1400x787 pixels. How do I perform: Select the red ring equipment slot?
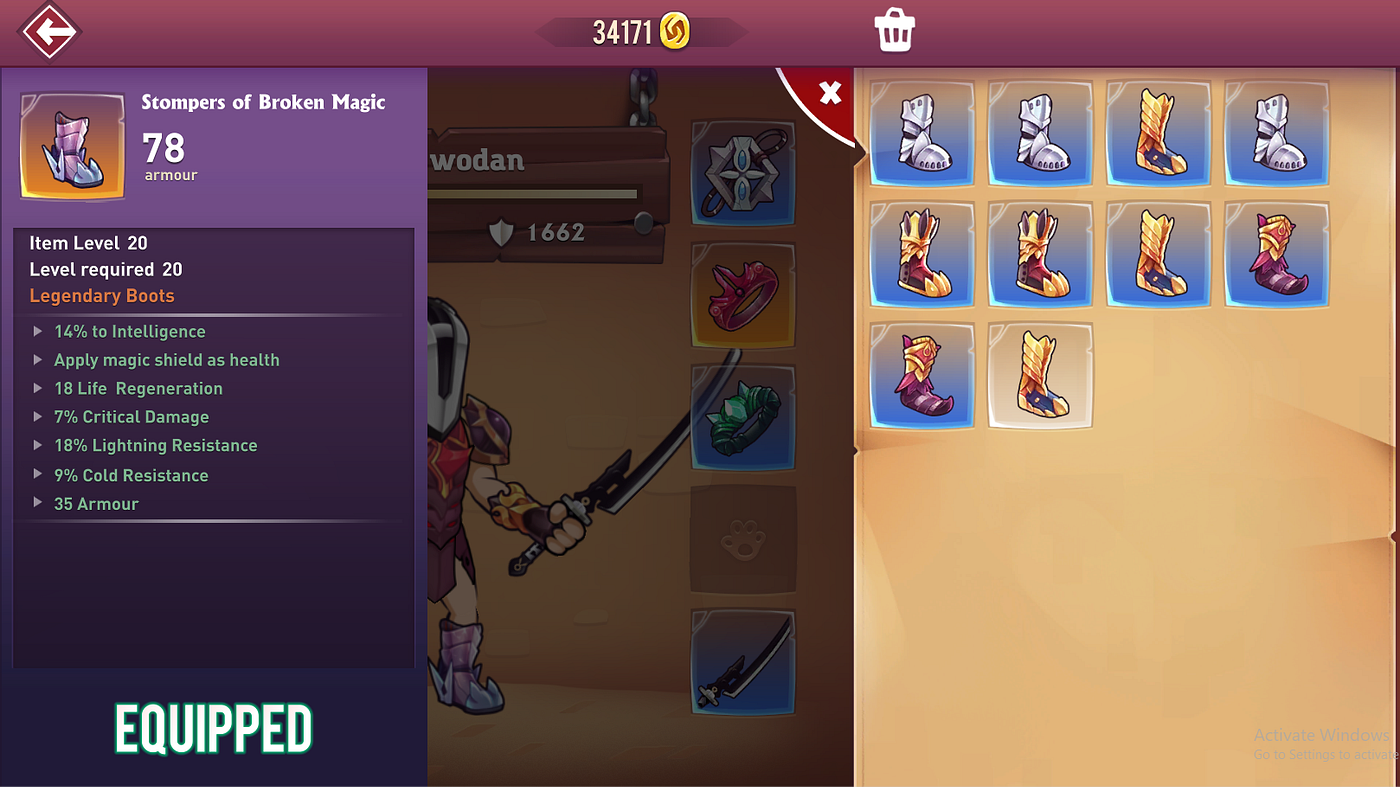pyautogui.click(x=743, y=295)
